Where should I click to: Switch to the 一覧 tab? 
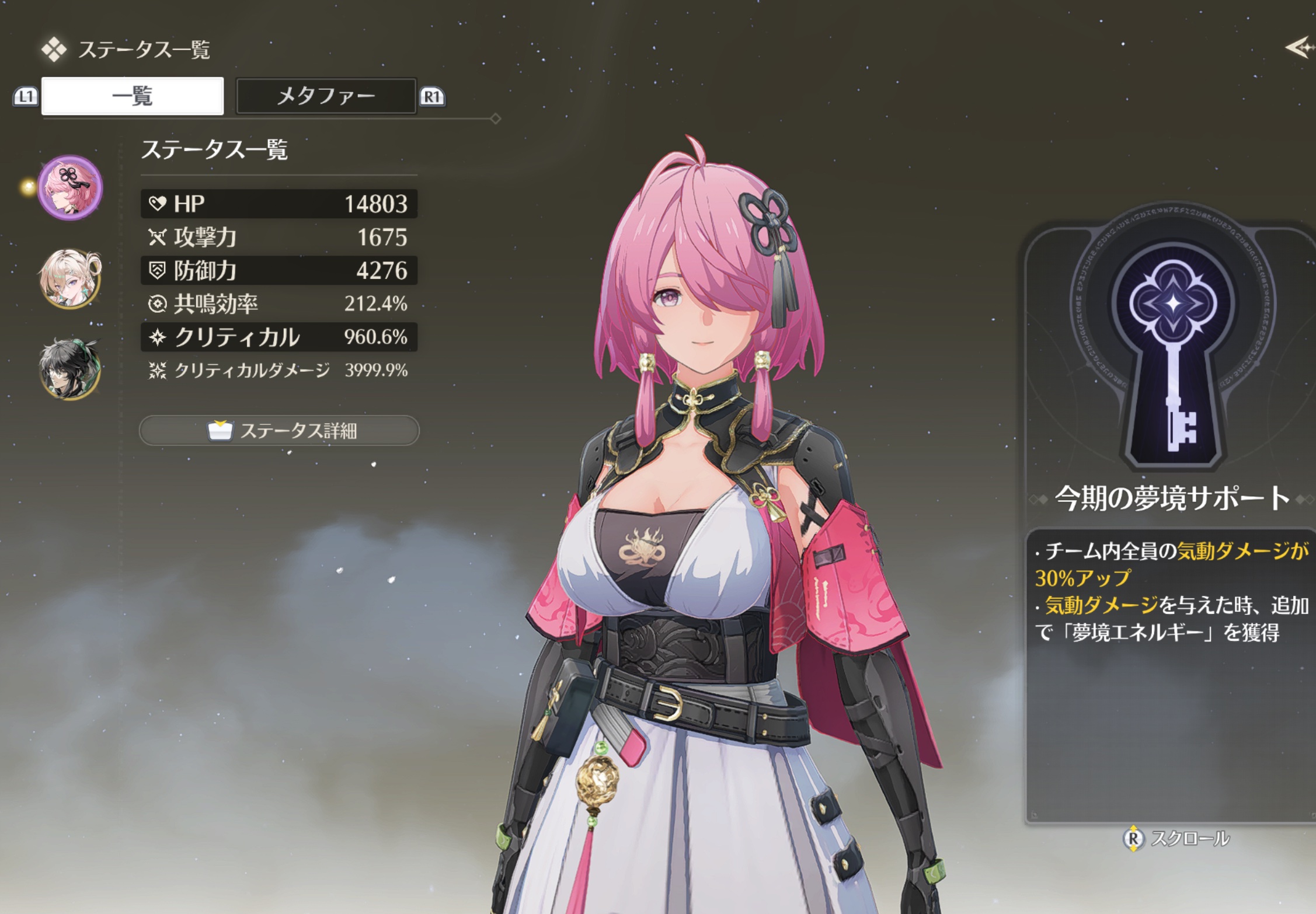(x=133, y=96)
